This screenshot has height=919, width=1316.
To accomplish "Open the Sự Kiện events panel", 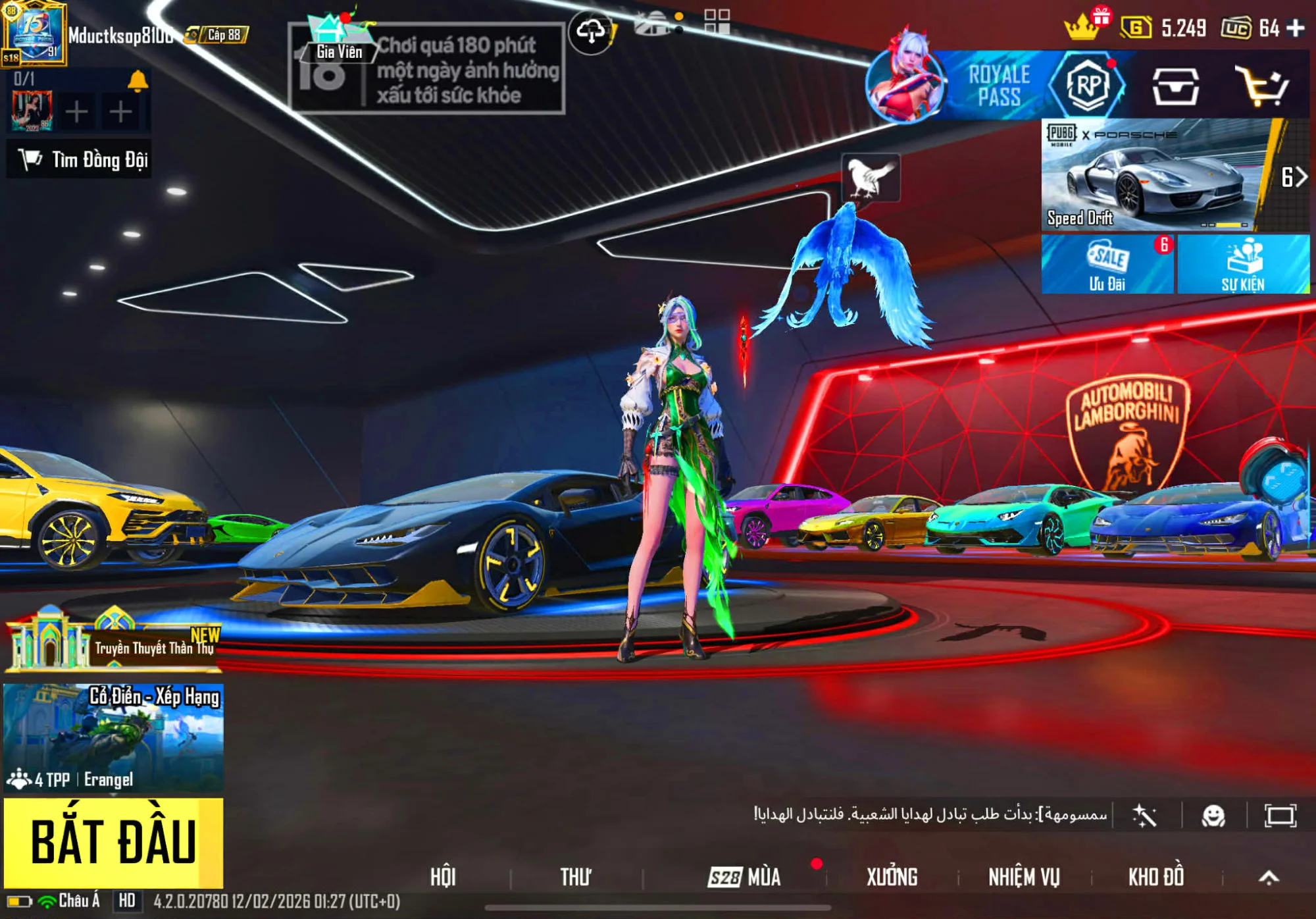I will coord(1243,265).
